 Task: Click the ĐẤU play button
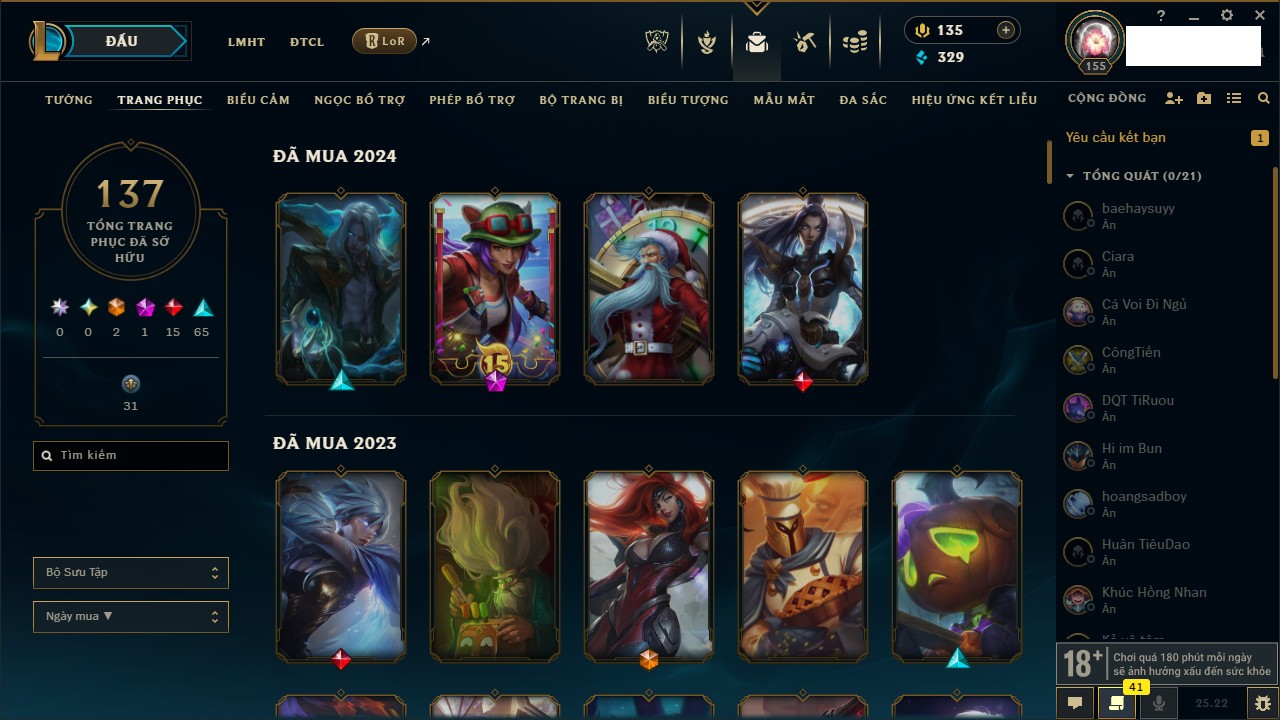pos(122,41)
